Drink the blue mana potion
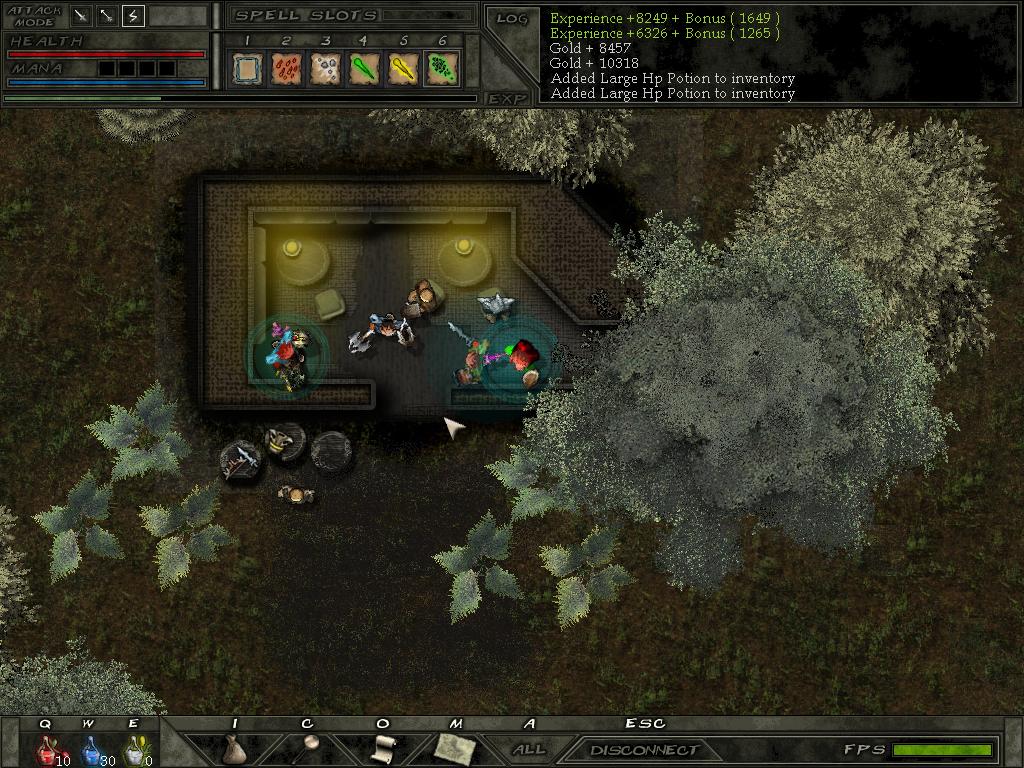 coord(90,749)
